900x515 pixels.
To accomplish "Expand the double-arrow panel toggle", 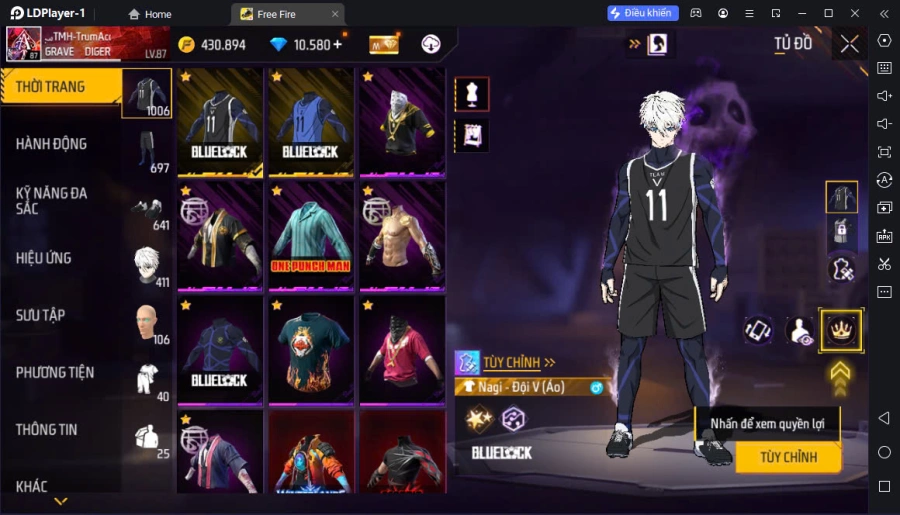I will (633, 44).
